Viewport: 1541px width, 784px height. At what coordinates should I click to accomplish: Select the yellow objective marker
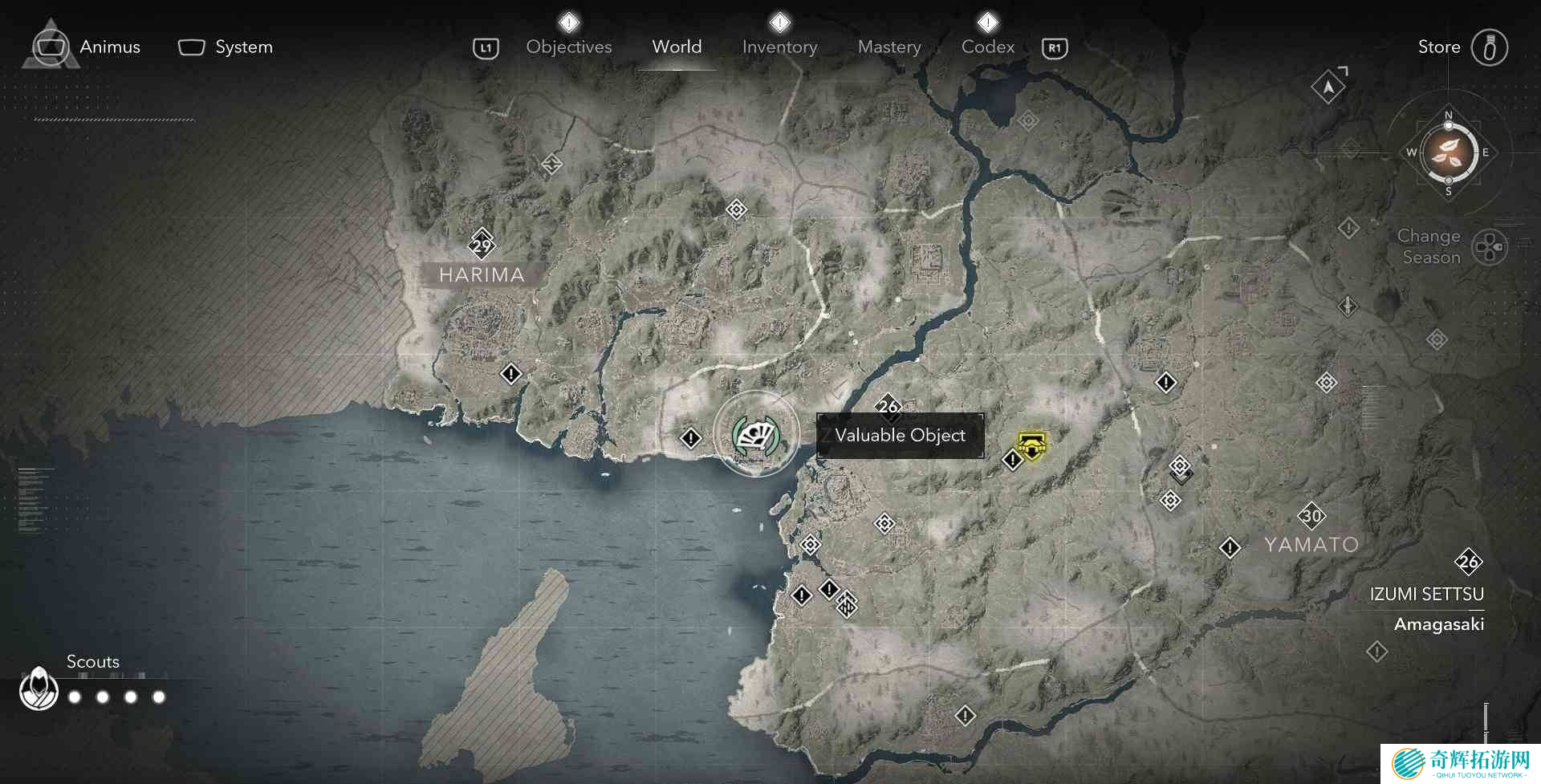pyautogui.click(x=1031, y=444)
